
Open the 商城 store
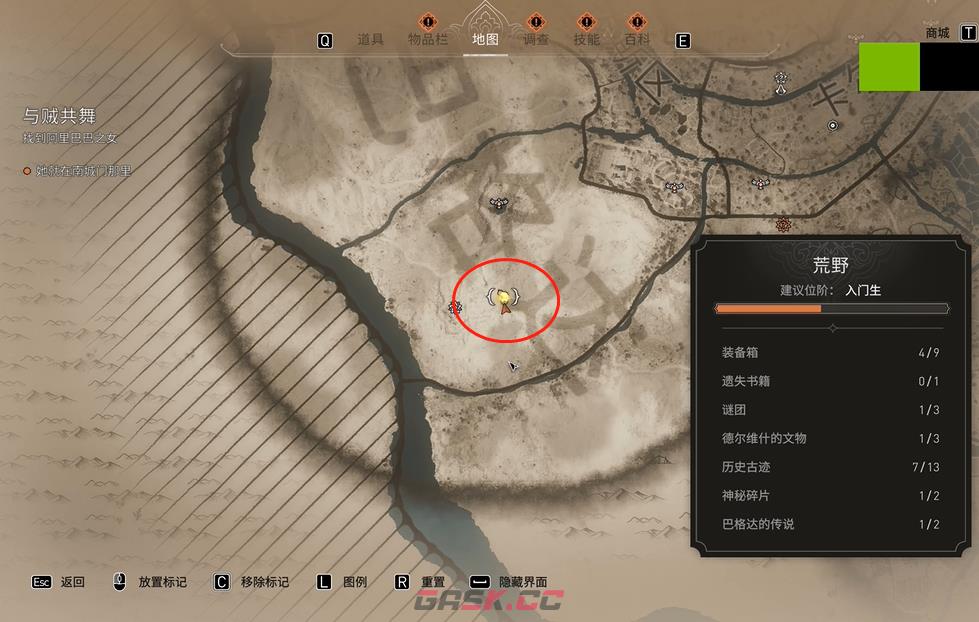pyautogui.click(x=938, y=33)
